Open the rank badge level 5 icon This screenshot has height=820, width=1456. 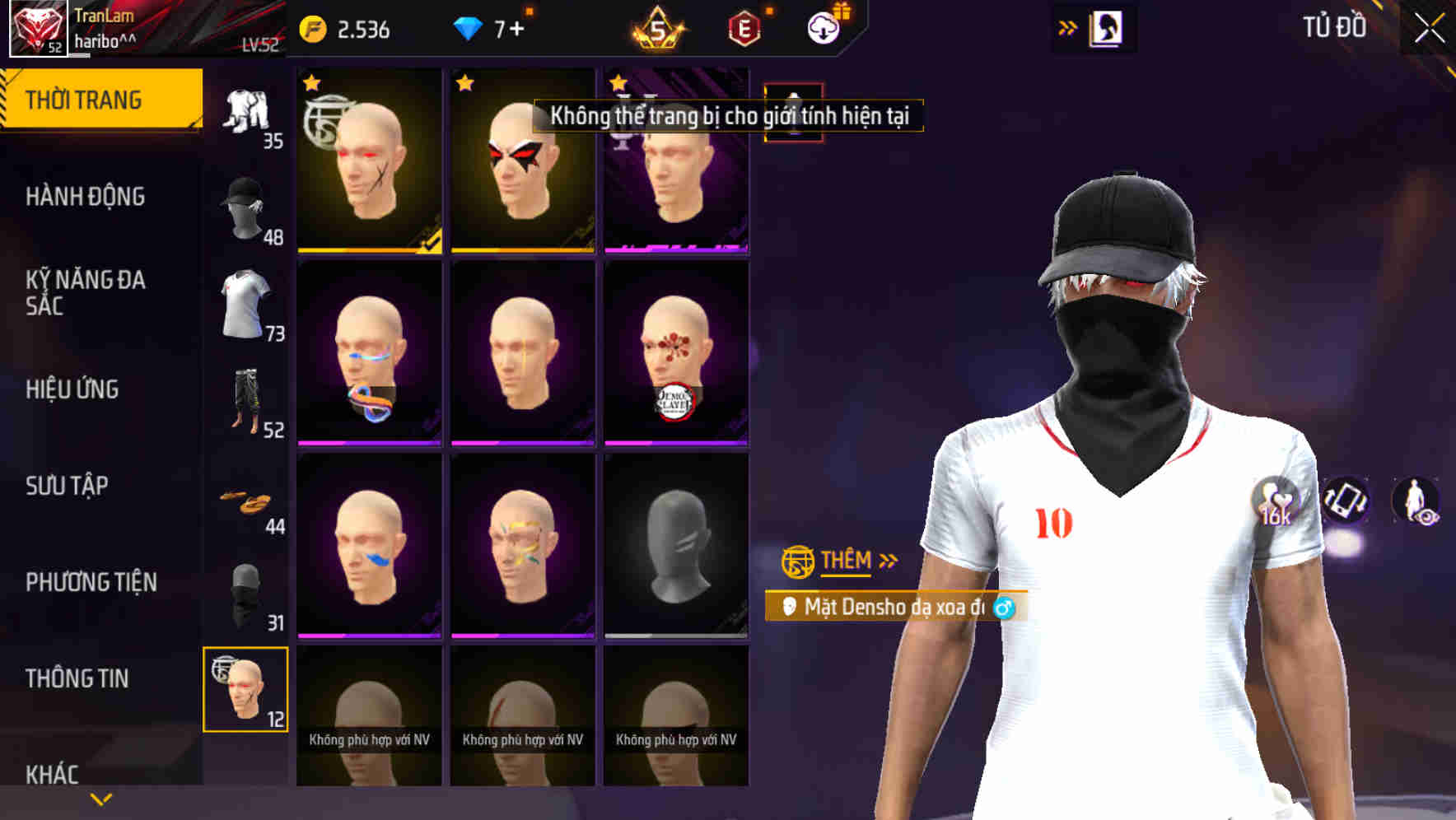tap(653, 27)
